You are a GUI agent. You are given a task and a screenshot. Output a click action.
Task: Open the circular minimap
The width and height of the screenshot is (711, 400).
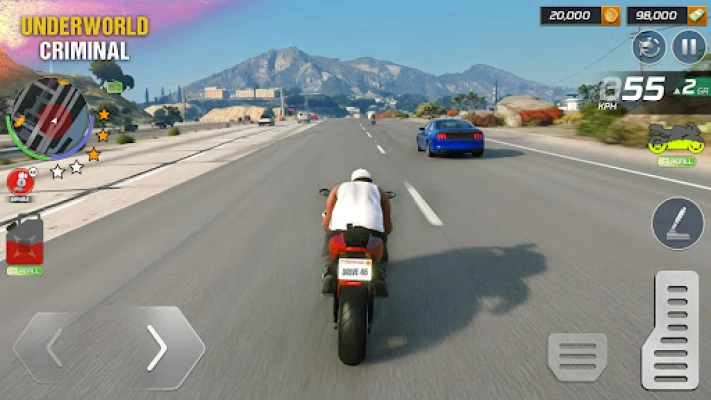coord(48,119)
